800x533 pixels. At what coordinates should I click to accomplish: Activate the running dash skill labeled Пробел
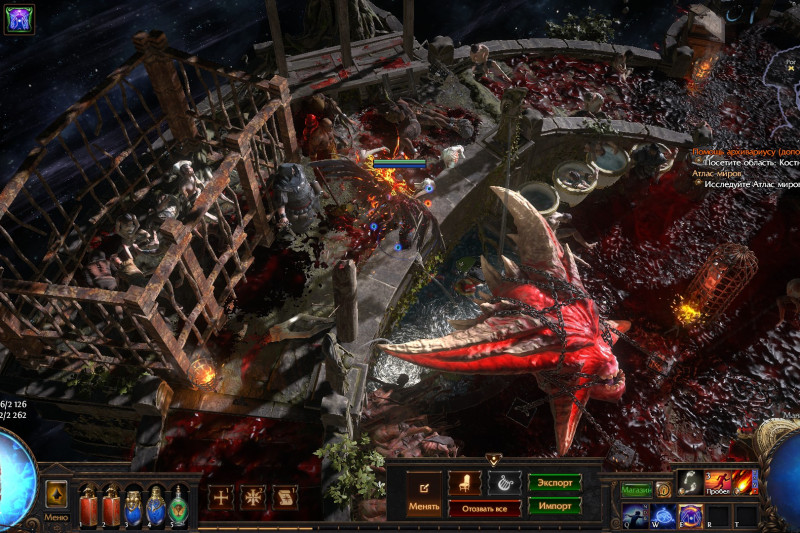coord(718,483)
